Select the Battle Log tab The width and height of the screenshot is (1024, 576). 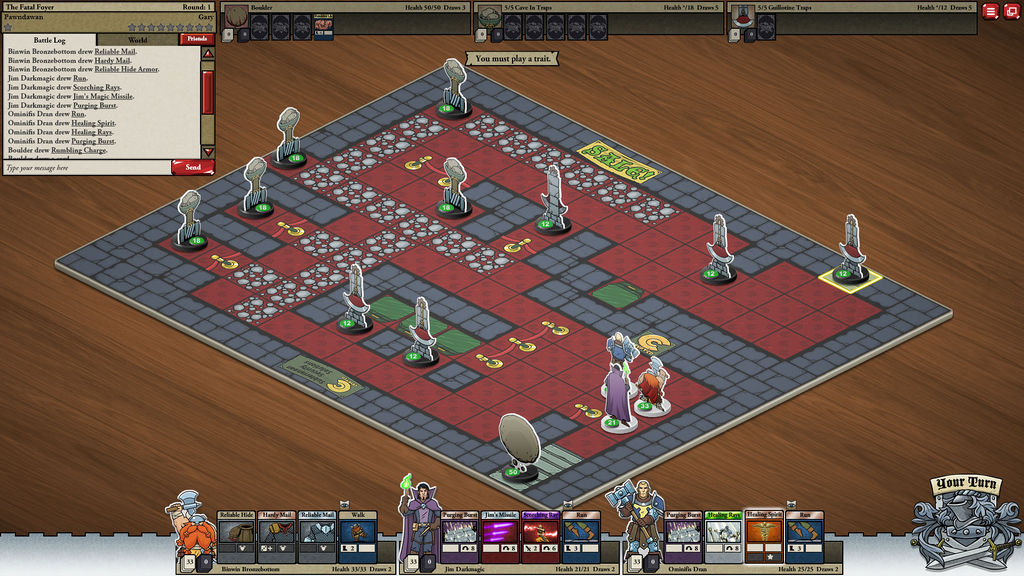pos(50,40)
